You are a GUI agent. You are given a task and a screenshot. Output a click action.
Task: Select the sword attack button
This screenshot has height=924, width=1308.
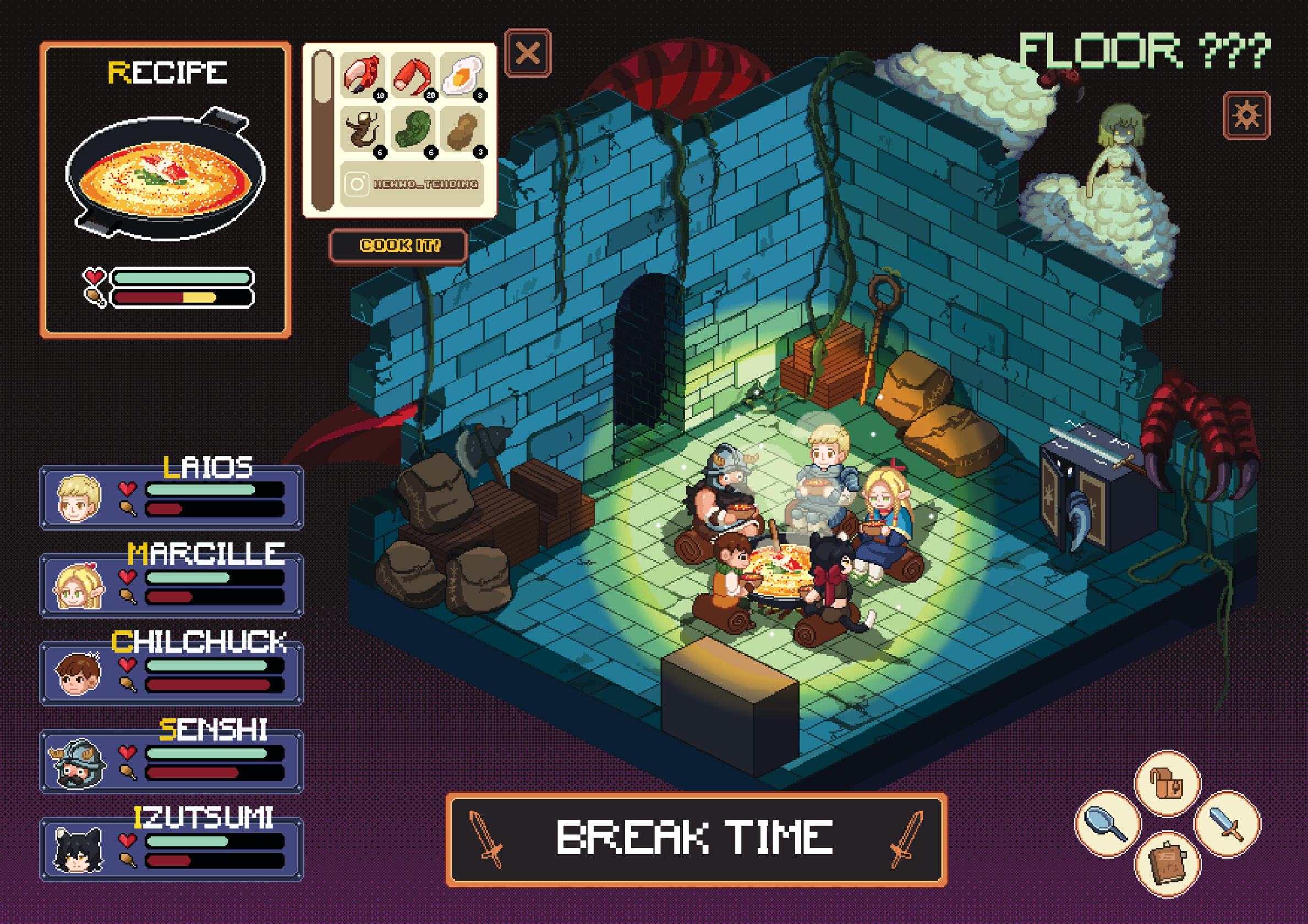1227,823
